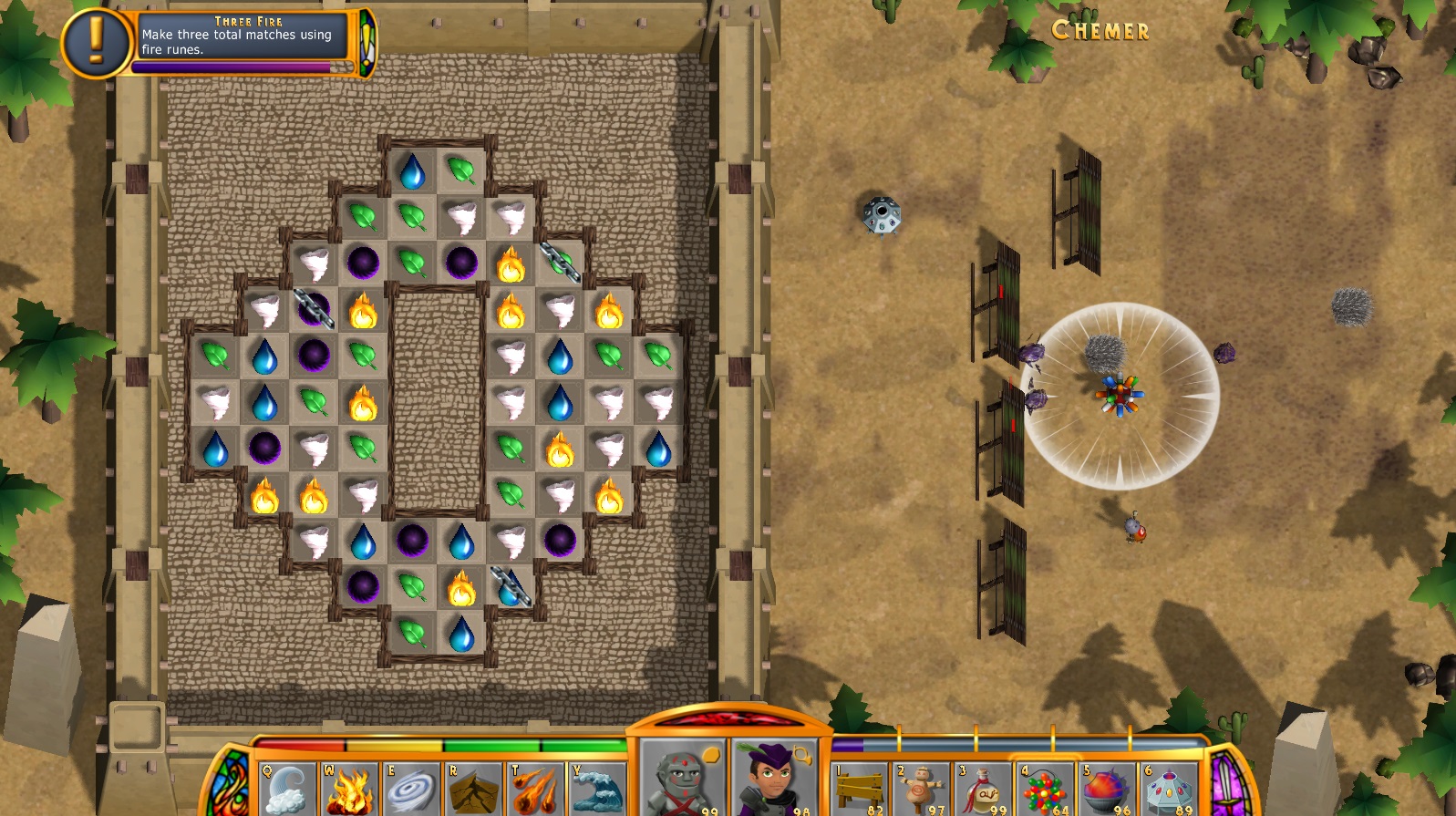This screenshot has height=816, width=1456.
Task: Click the chained green leaf rune
Action: click(x=560, y=262)
